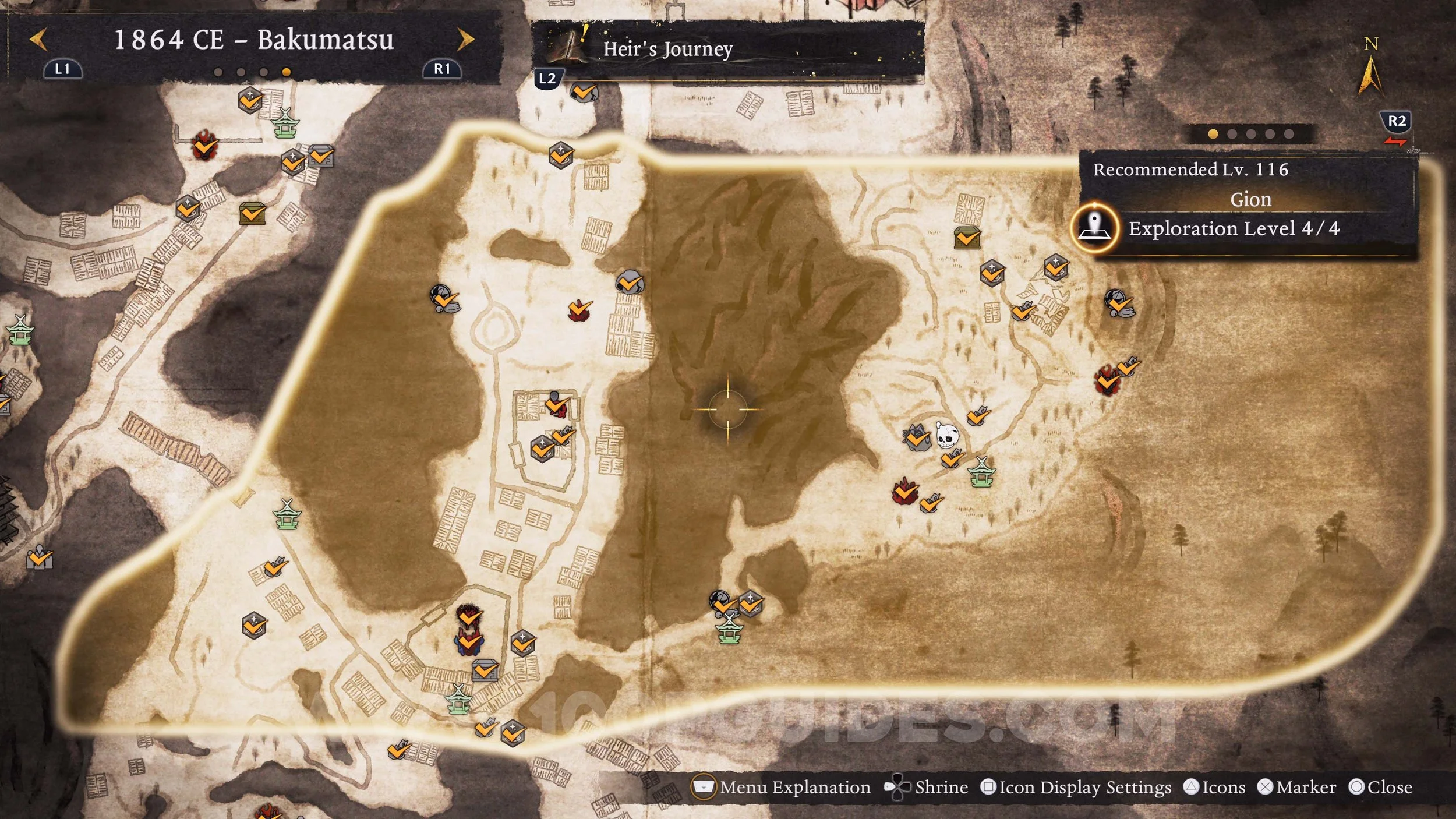Image resolution: width=1456 pixels, height=819 pixels.
Task: Switch to the next era with right arrow
Action: coord(465,40)
